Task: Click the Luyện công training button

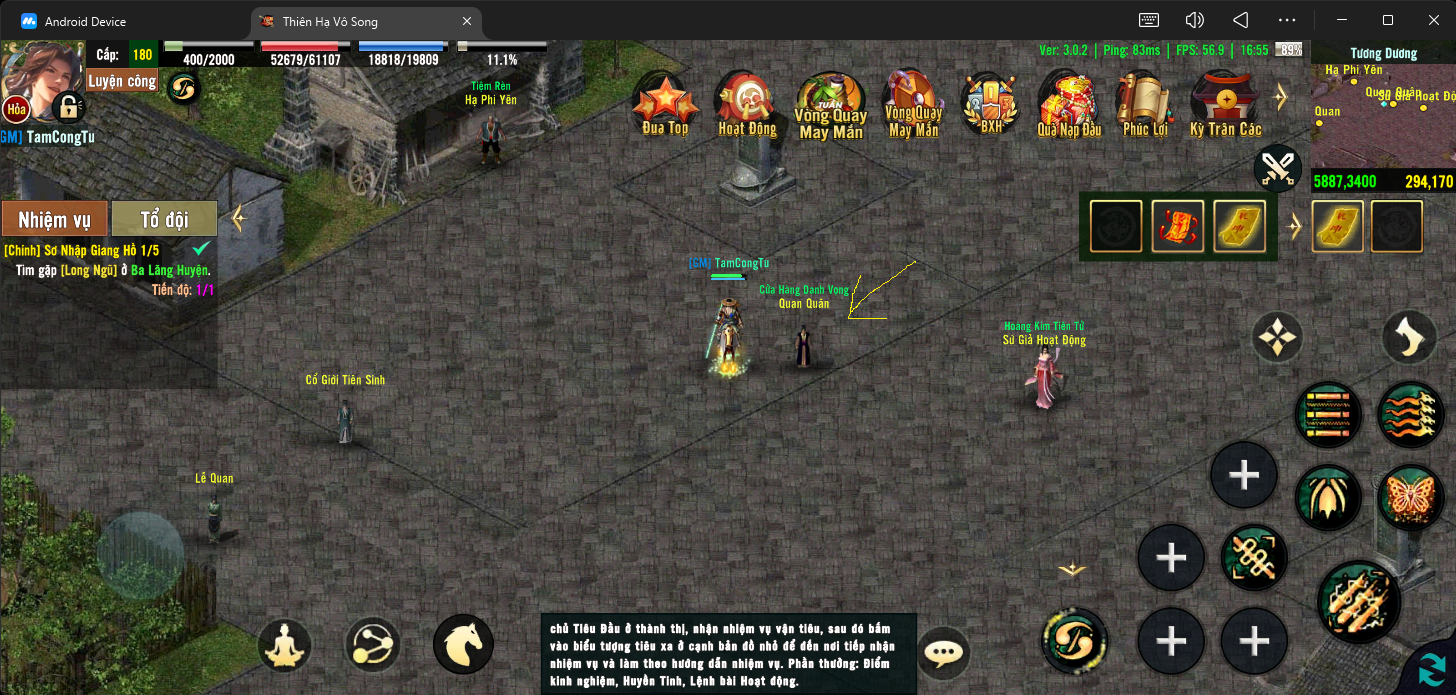Action: coord(122,82)
